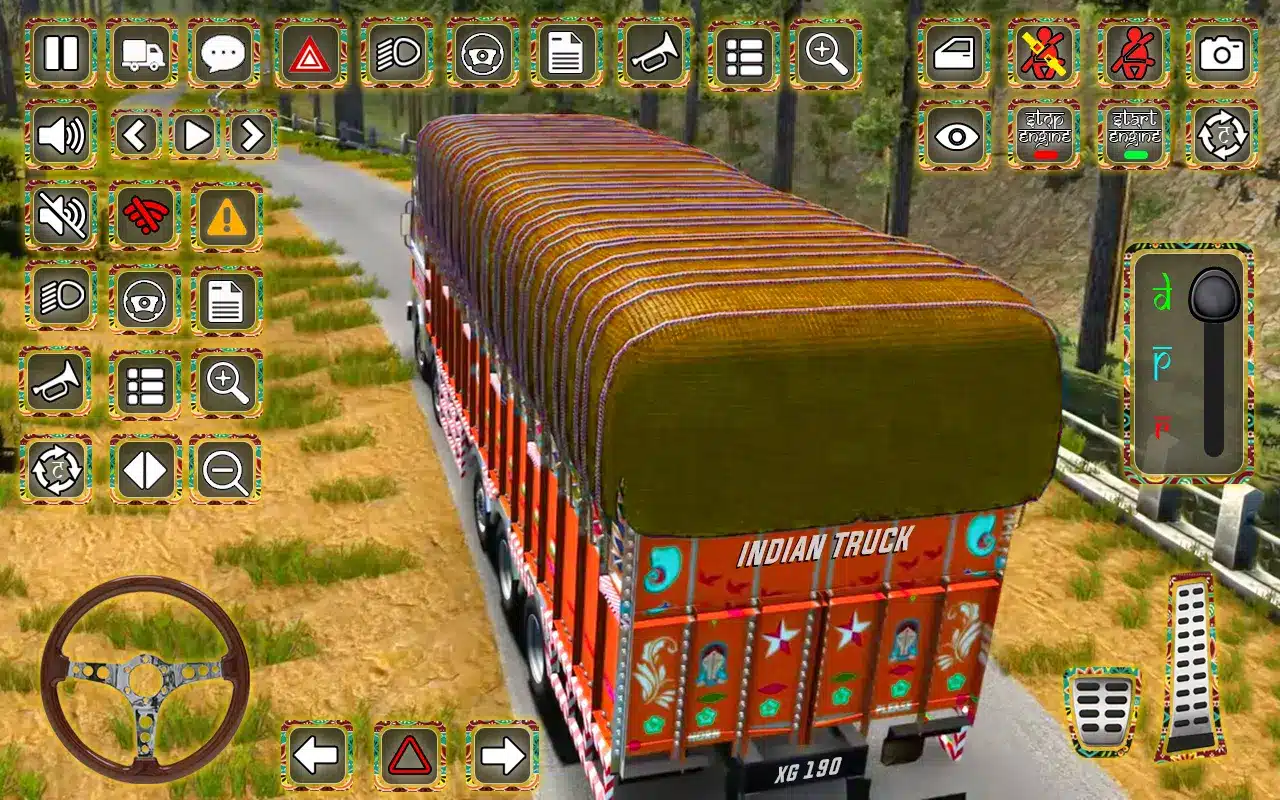The width and height of the screenshot is (1280, 800).
Task: Click the mirrored left-right triangles button
Action: coord(145,469)
